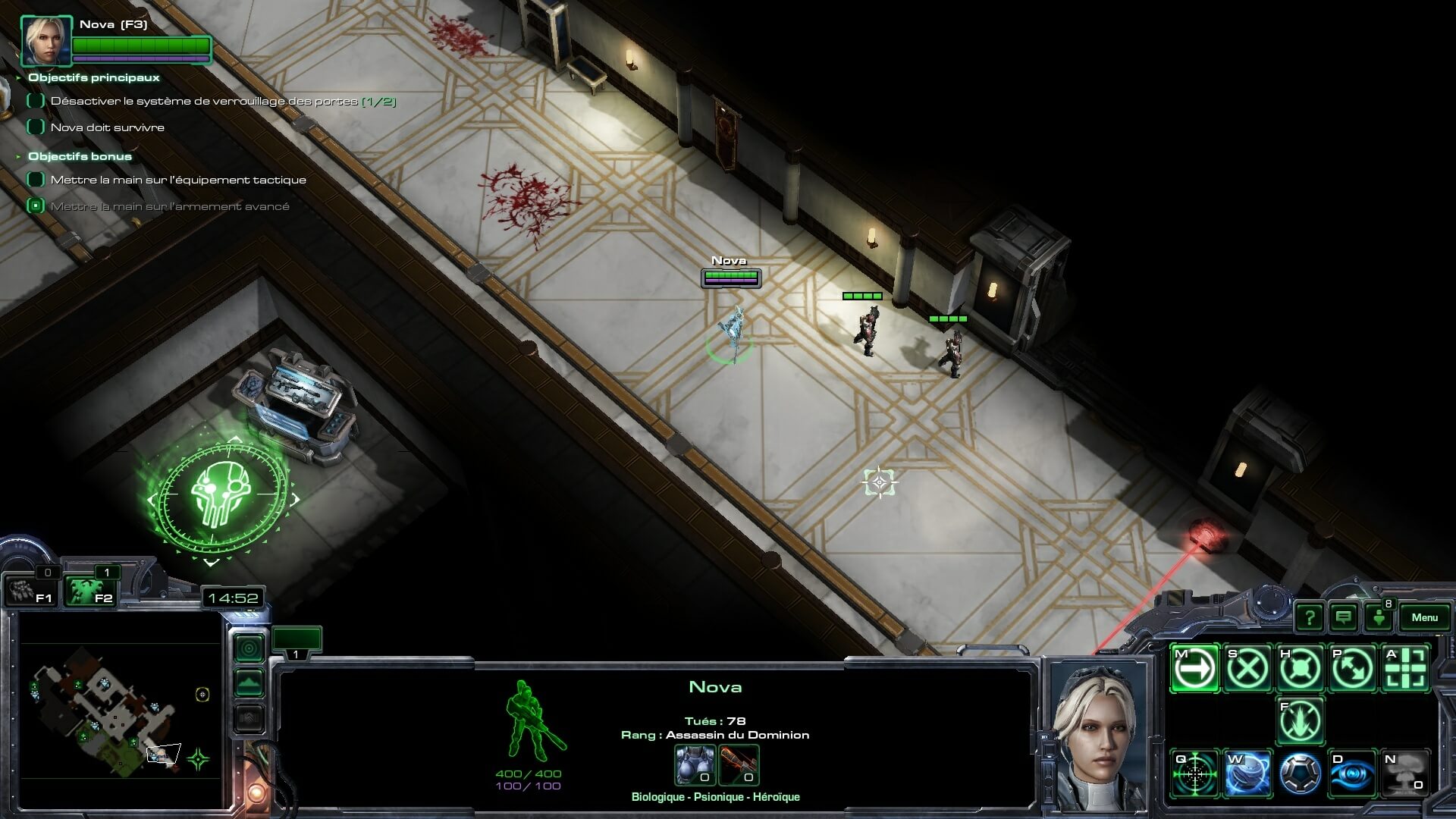This screenshot has height=819, width=1456.
Task: Open the help question mark panel
Action: tap(1310, 617)
